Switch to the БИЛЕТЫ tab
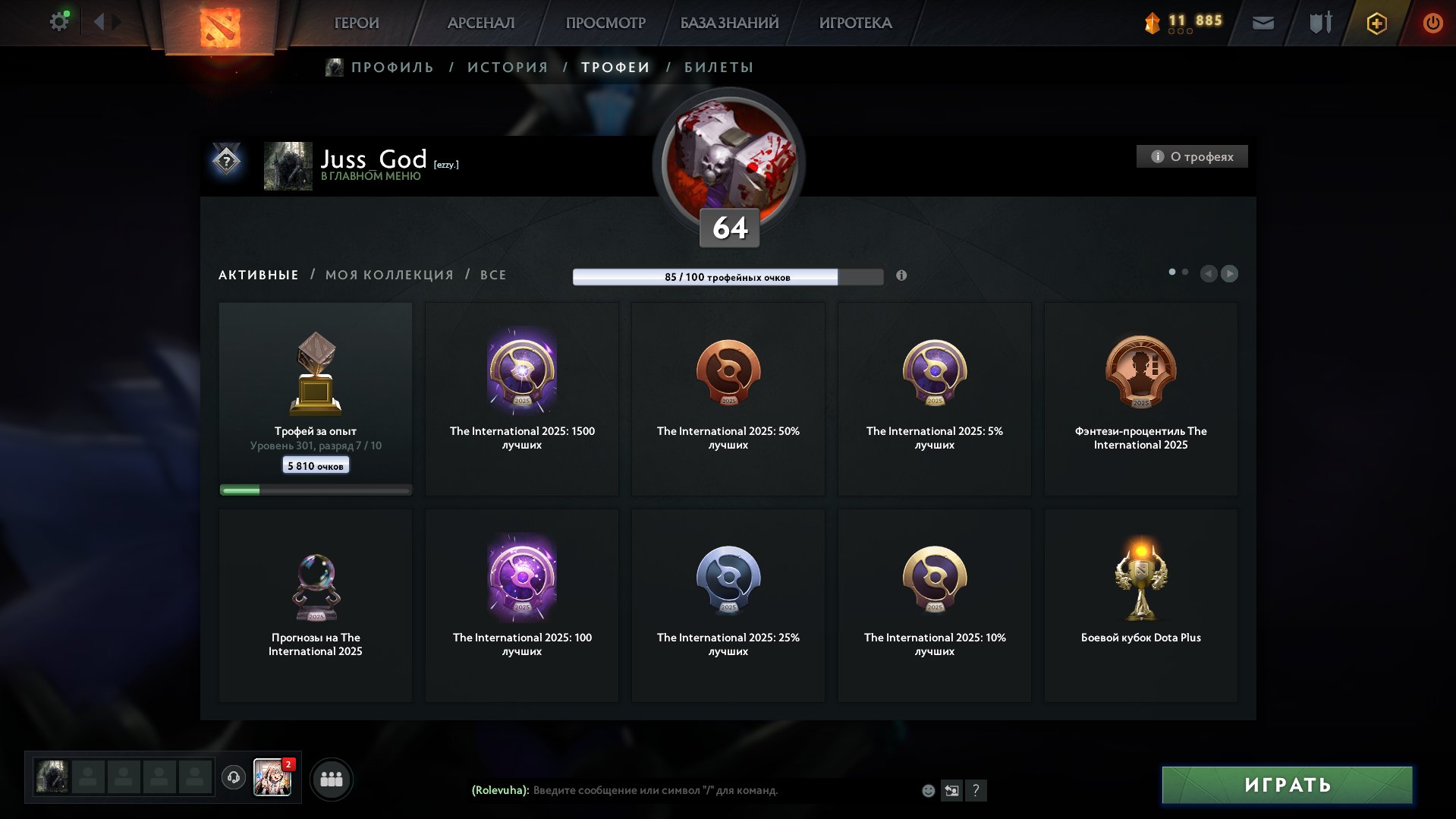1456x819 pixels. [717, 67]
